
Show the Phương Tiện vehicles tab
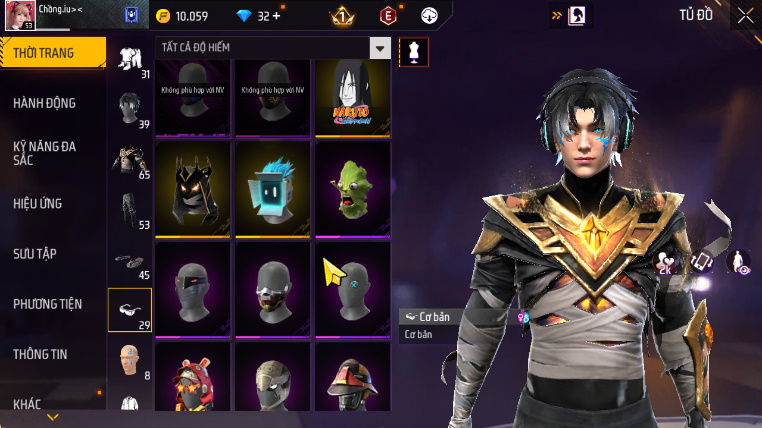click(48, 303)
